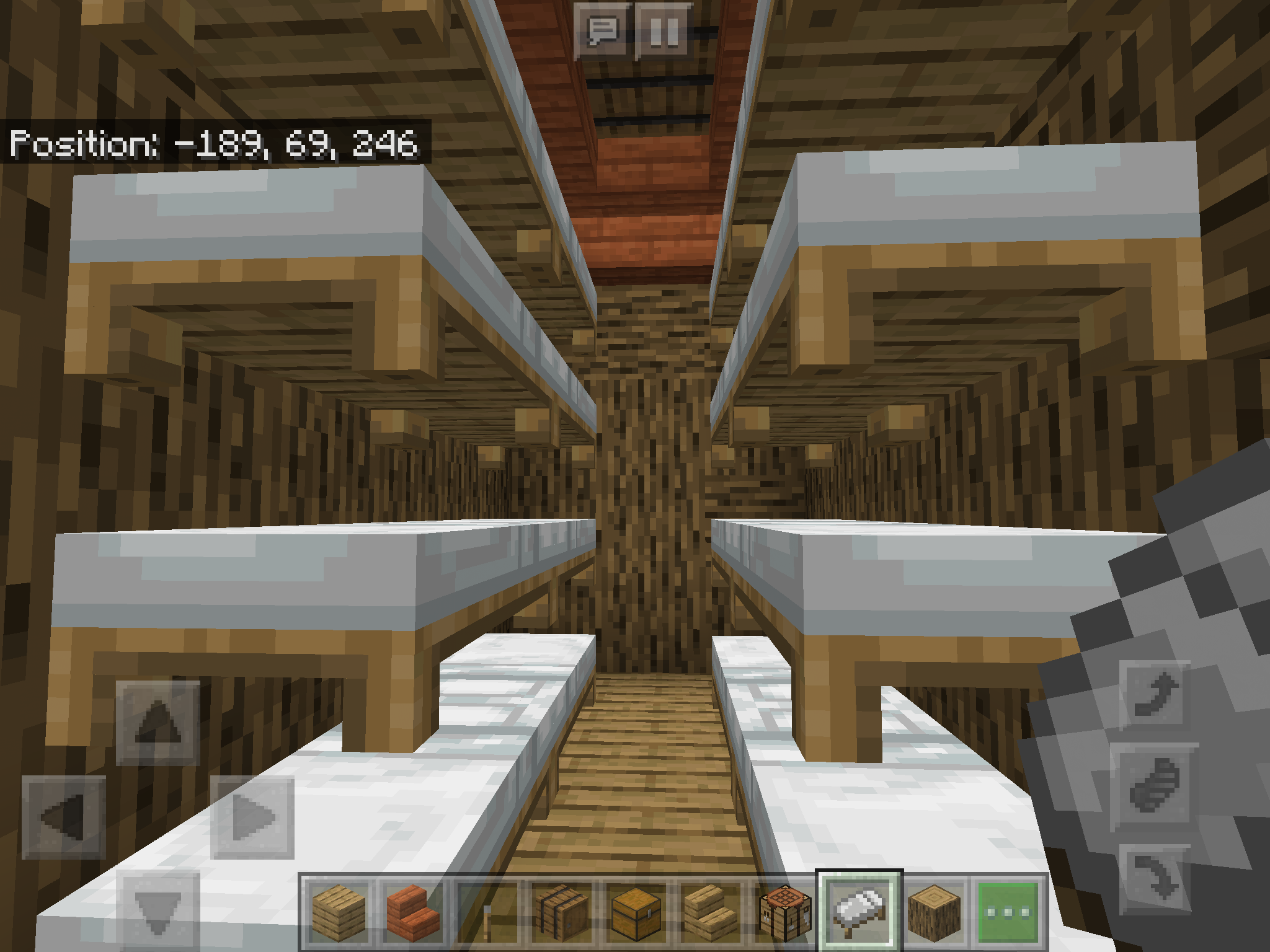Pause the game with the pause button

click(664, 30)
